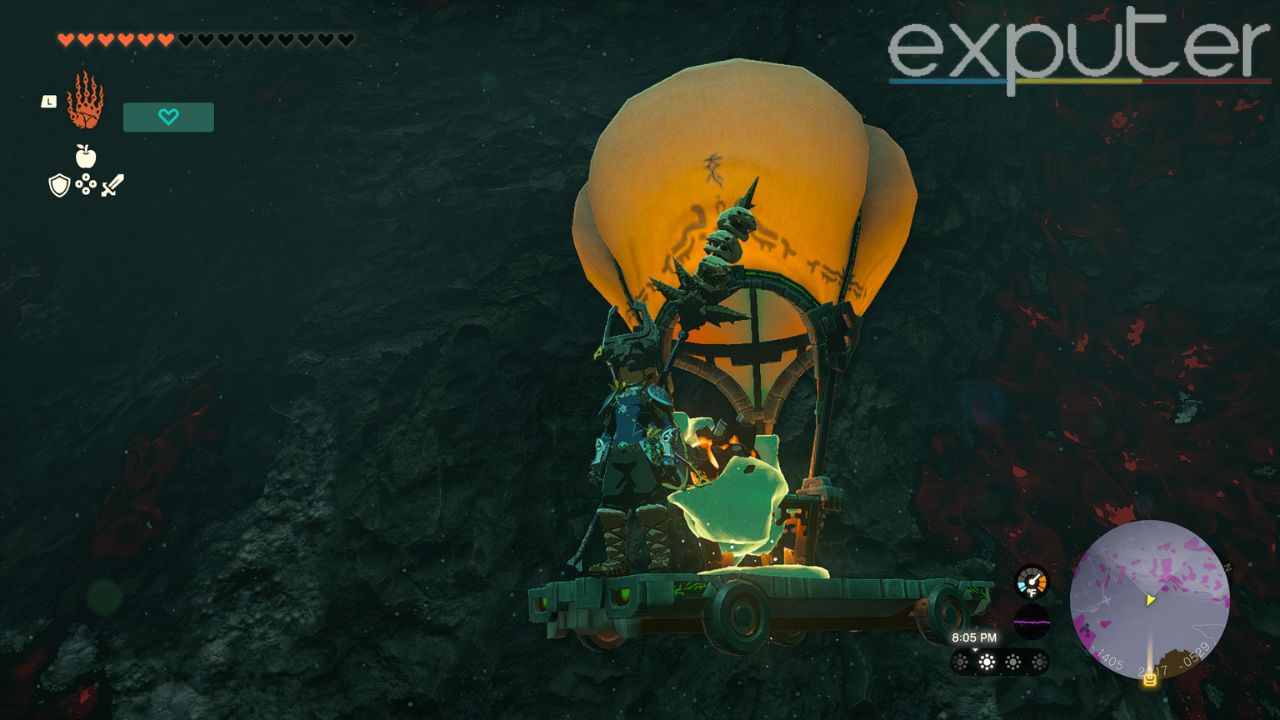Toggle the teal heart effect bar
This screenshot has height=720, width=1280.
167,117
